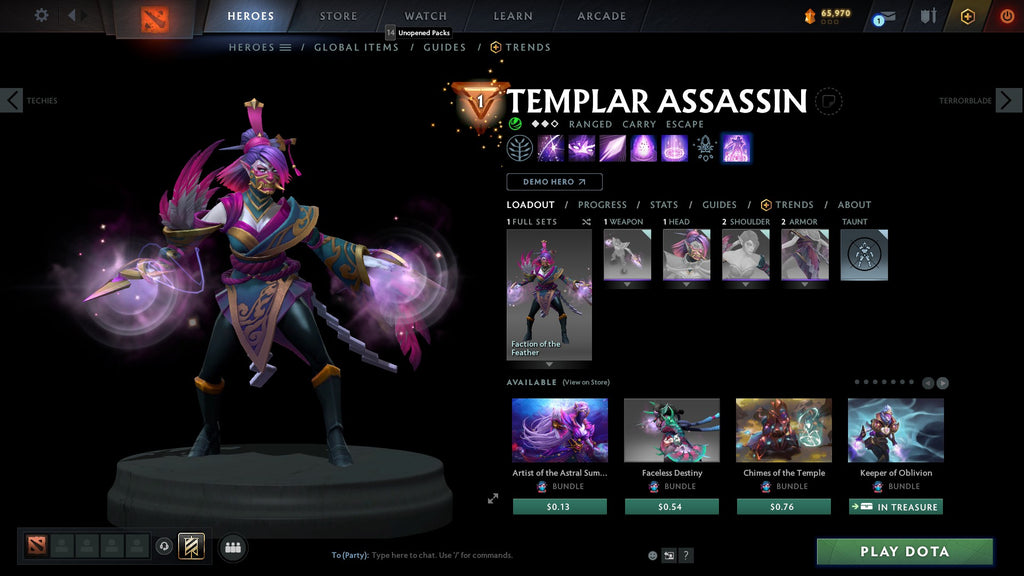
Task: Buy Faceless Destiny bundle for $0.54
Action: click(x=672, y=507)
